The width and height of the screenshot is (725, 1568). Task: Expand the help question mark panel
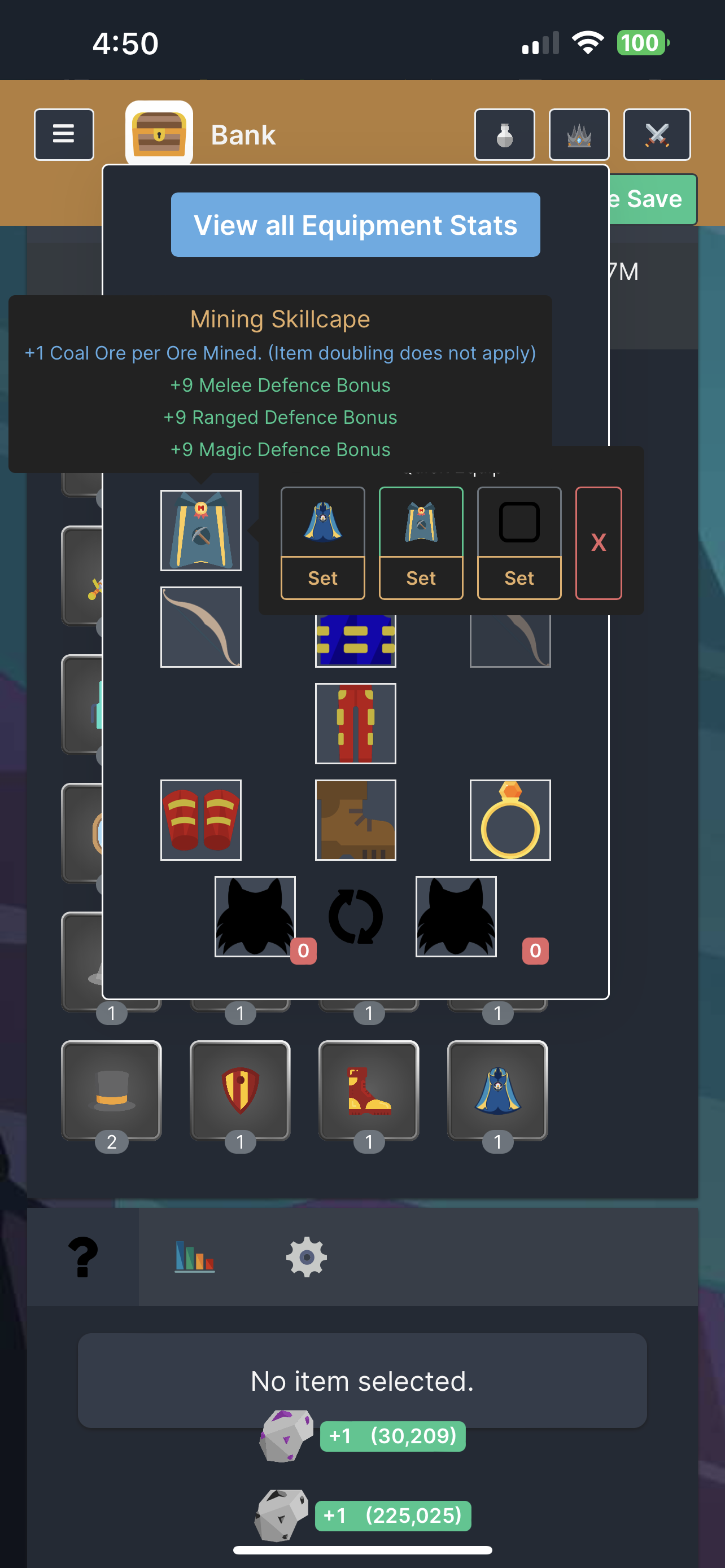pos(83,1255)
